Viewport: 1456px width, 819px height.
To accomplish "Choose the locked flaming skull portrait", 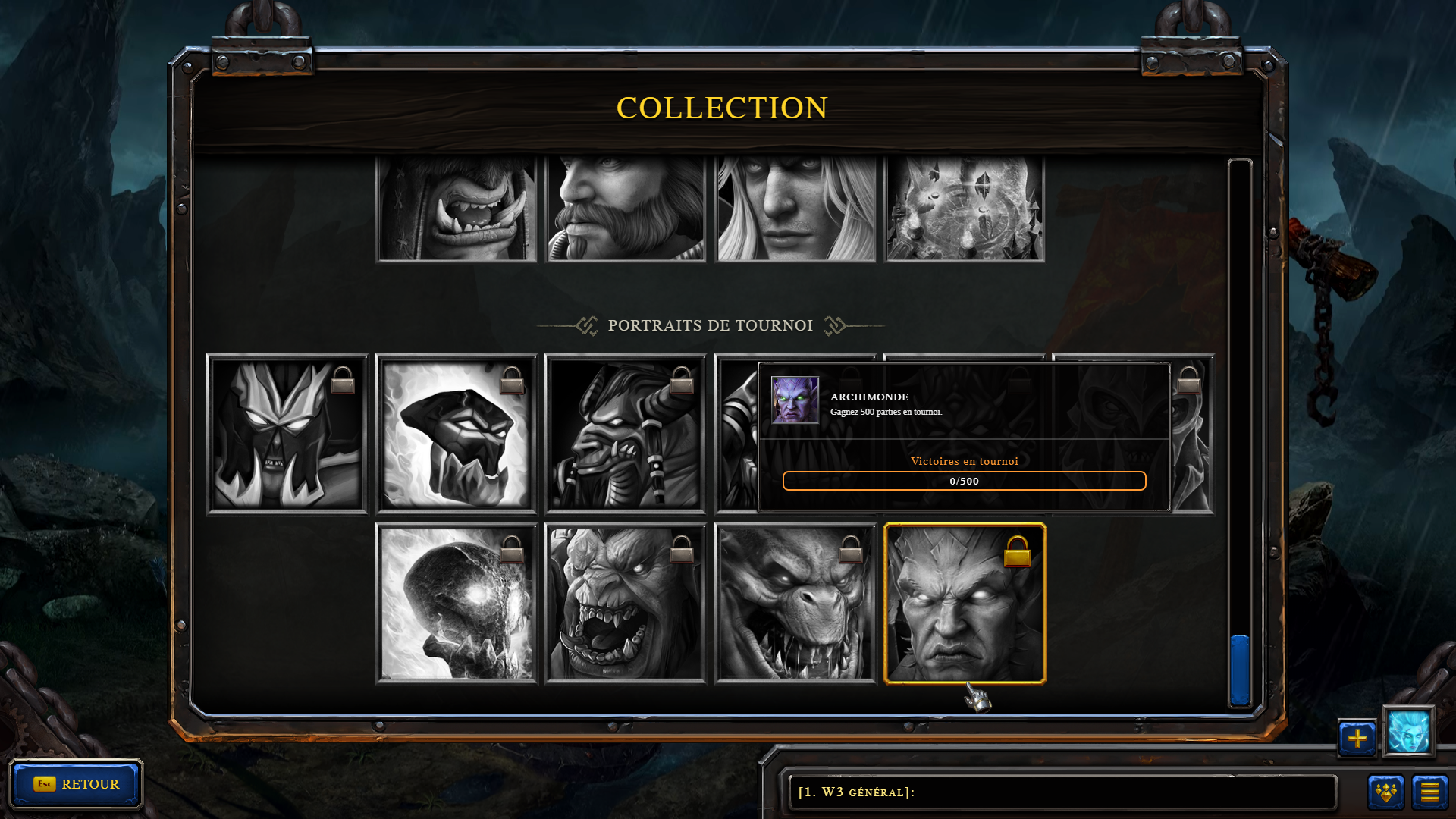I will 457,604.
